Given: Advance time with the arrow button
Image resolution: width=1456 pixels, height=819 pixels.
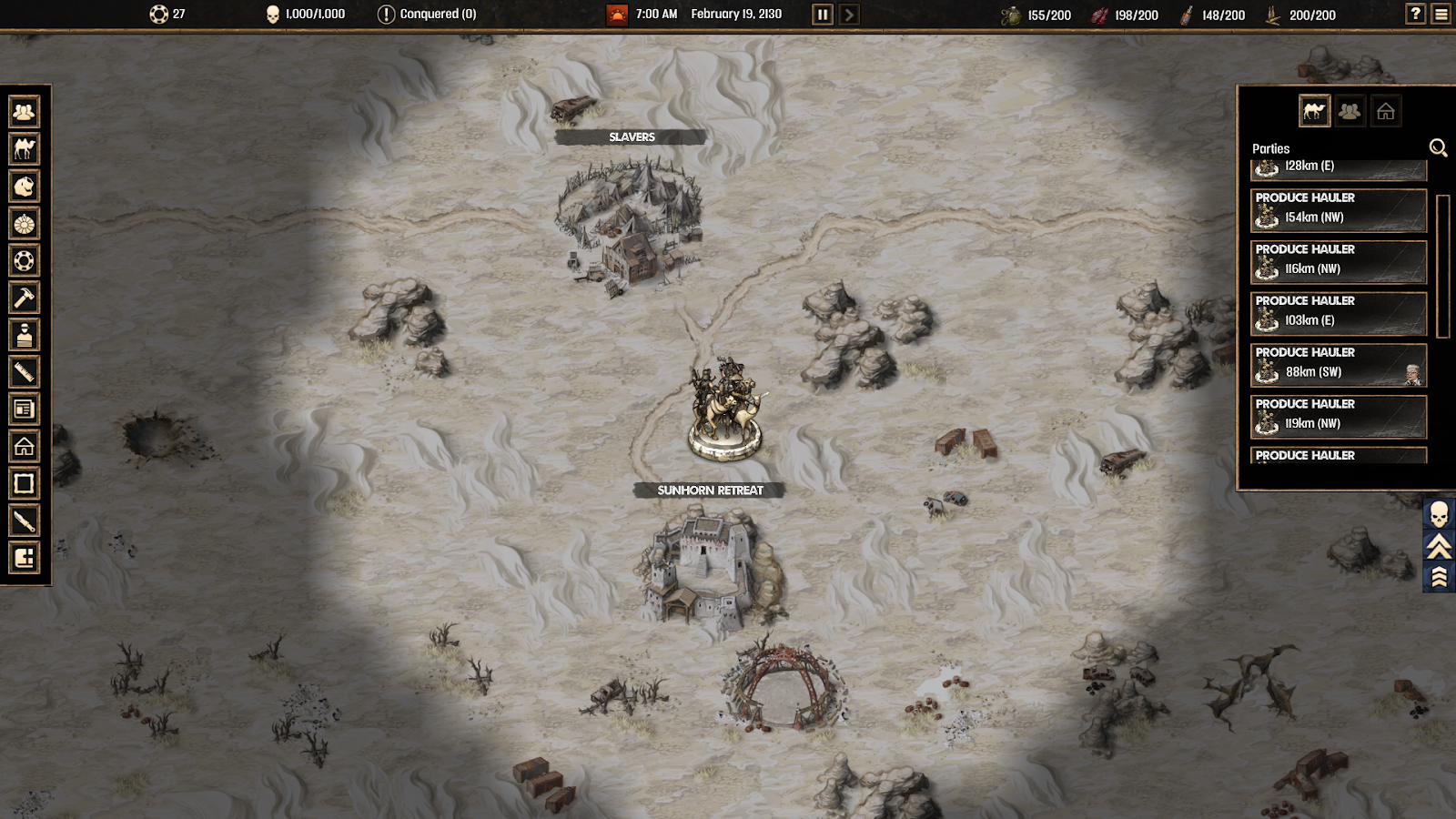Looking at the screenshot, I should click(x=849, y=15).
